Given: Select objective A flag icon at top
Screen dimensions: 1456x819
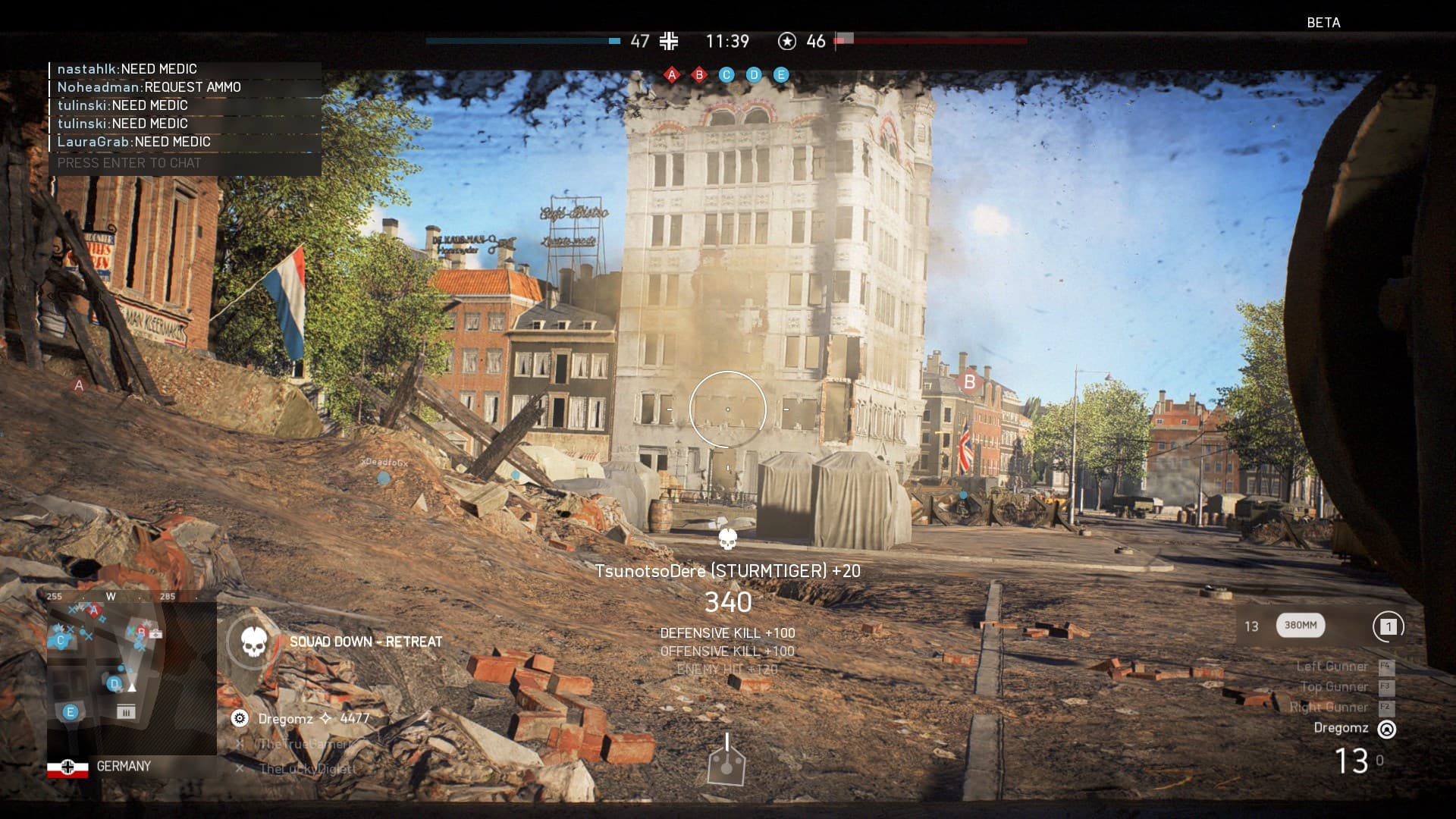Looking at the screenshot, I should tap(672, 74).
